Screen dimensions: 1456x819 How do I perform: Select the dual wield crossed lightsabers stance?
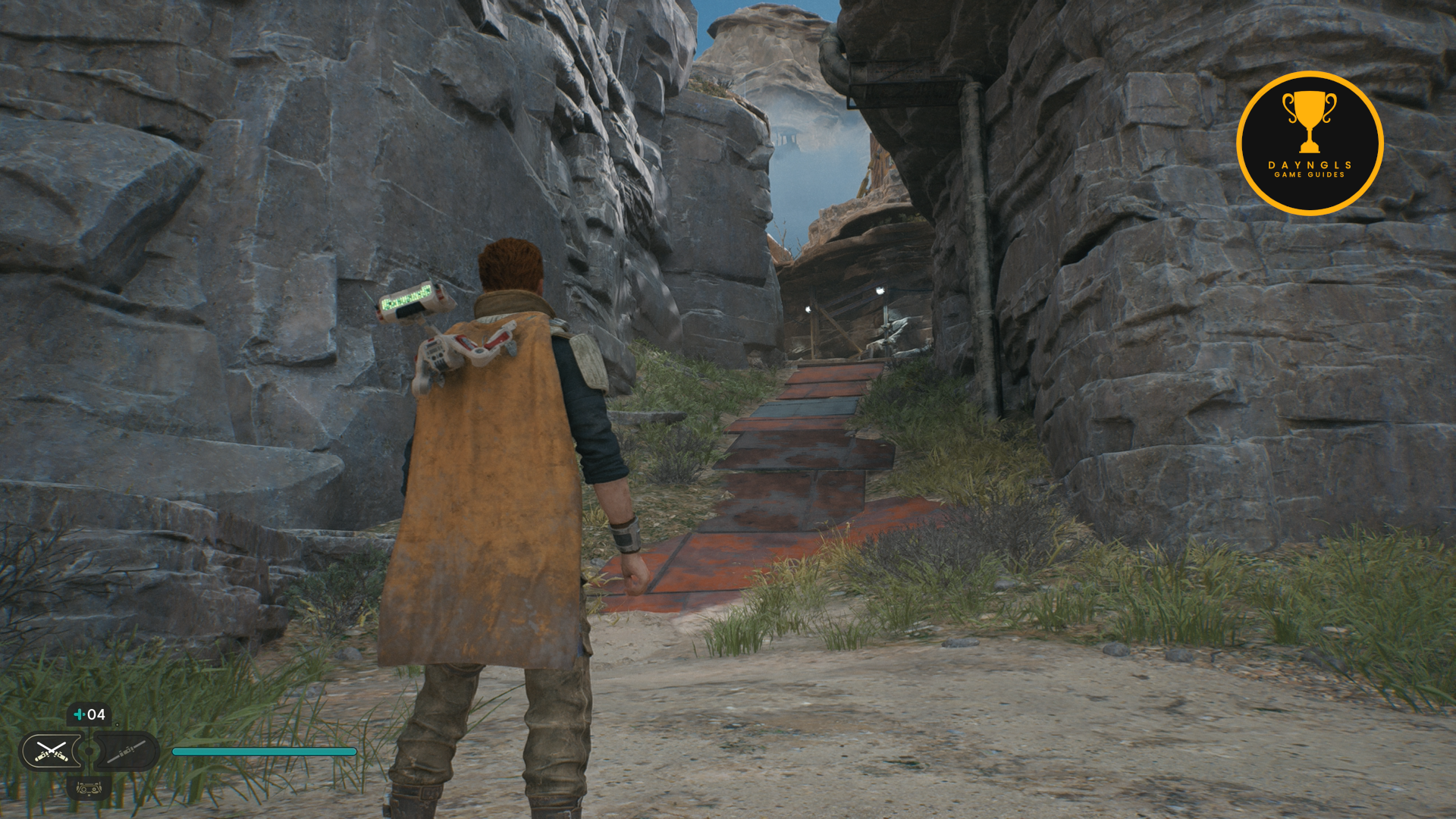(51, 752)
